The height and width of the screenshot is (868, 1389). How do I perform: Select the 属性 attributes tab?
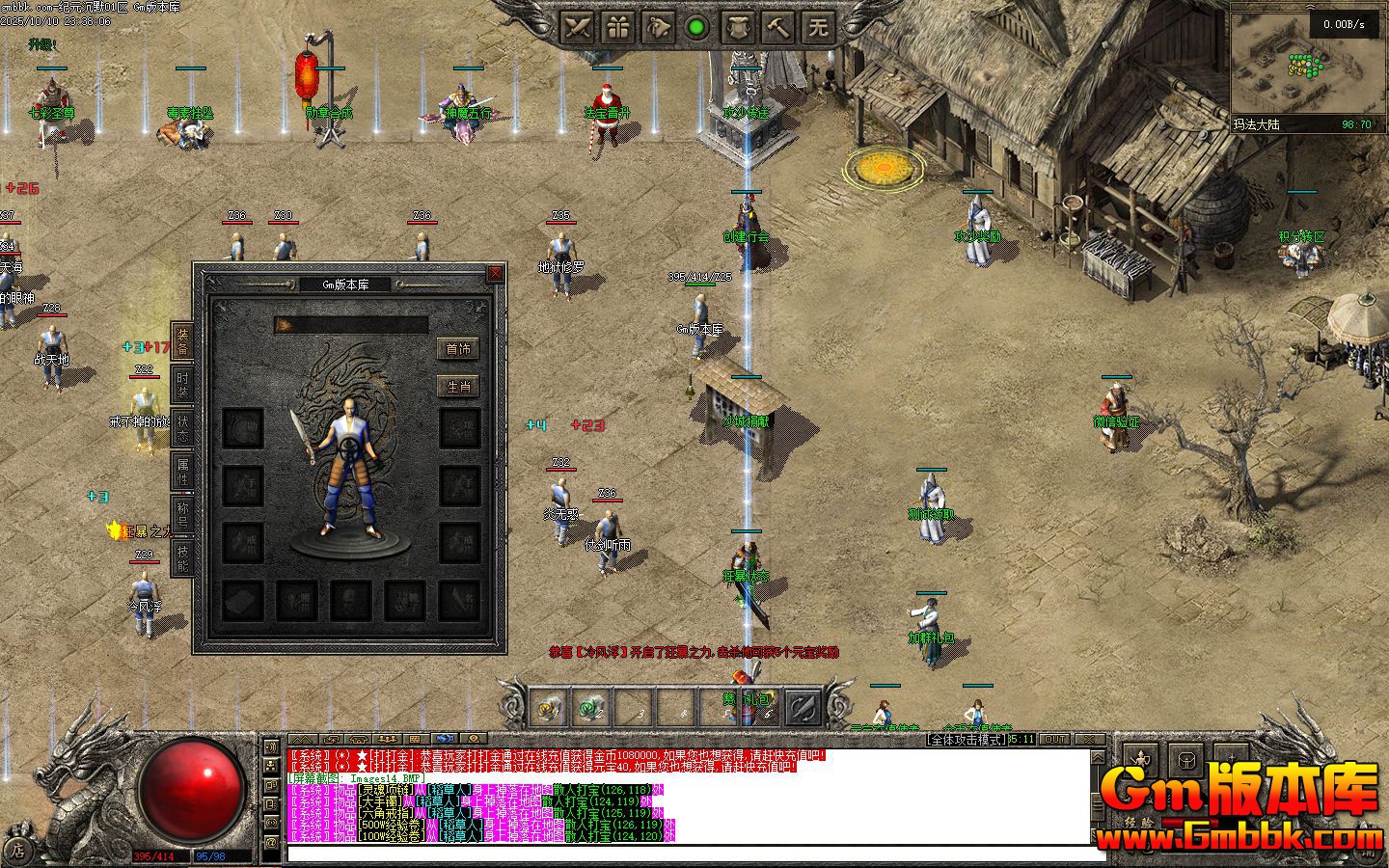tap(182, 472)
